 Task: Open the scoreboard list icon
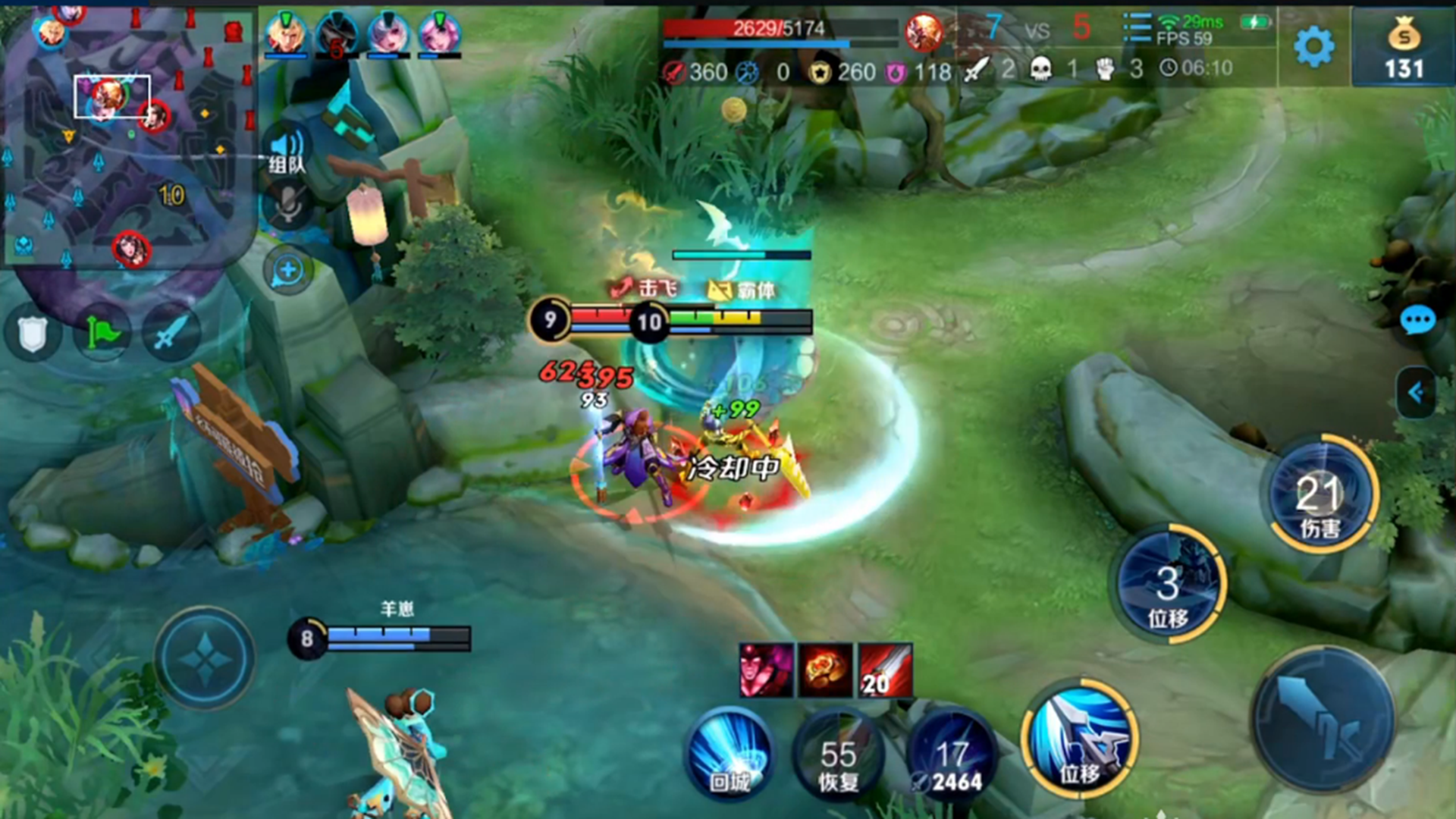tap(1136, 29)
